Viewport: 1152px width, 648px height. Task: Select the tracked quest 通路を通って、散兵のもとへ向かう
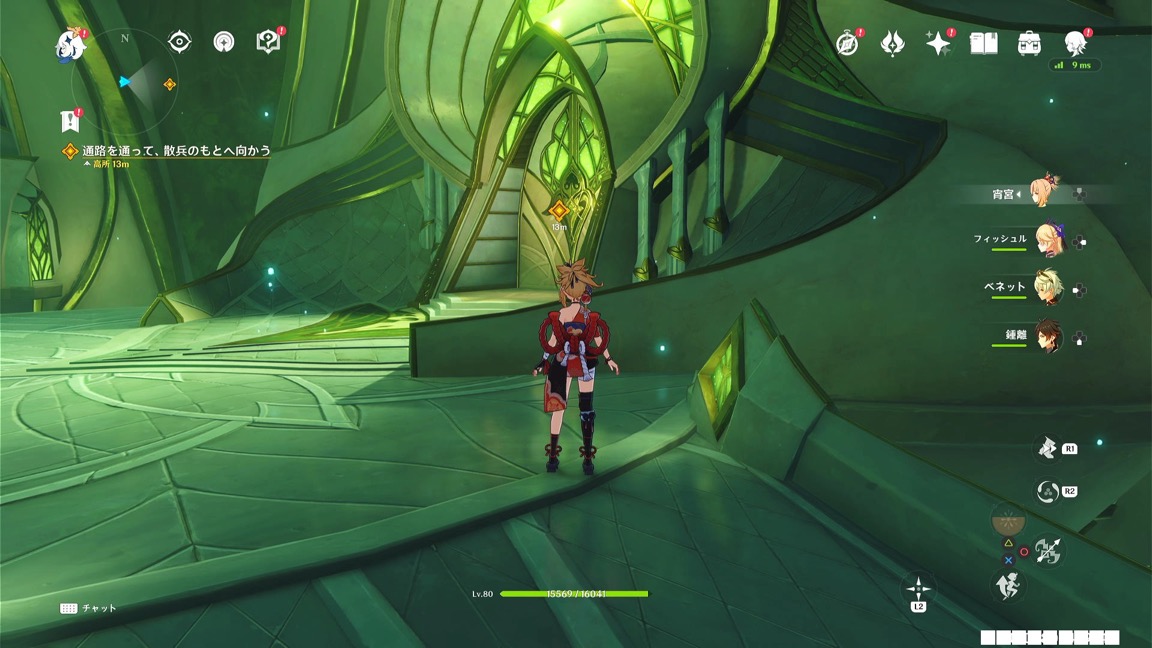176,151
